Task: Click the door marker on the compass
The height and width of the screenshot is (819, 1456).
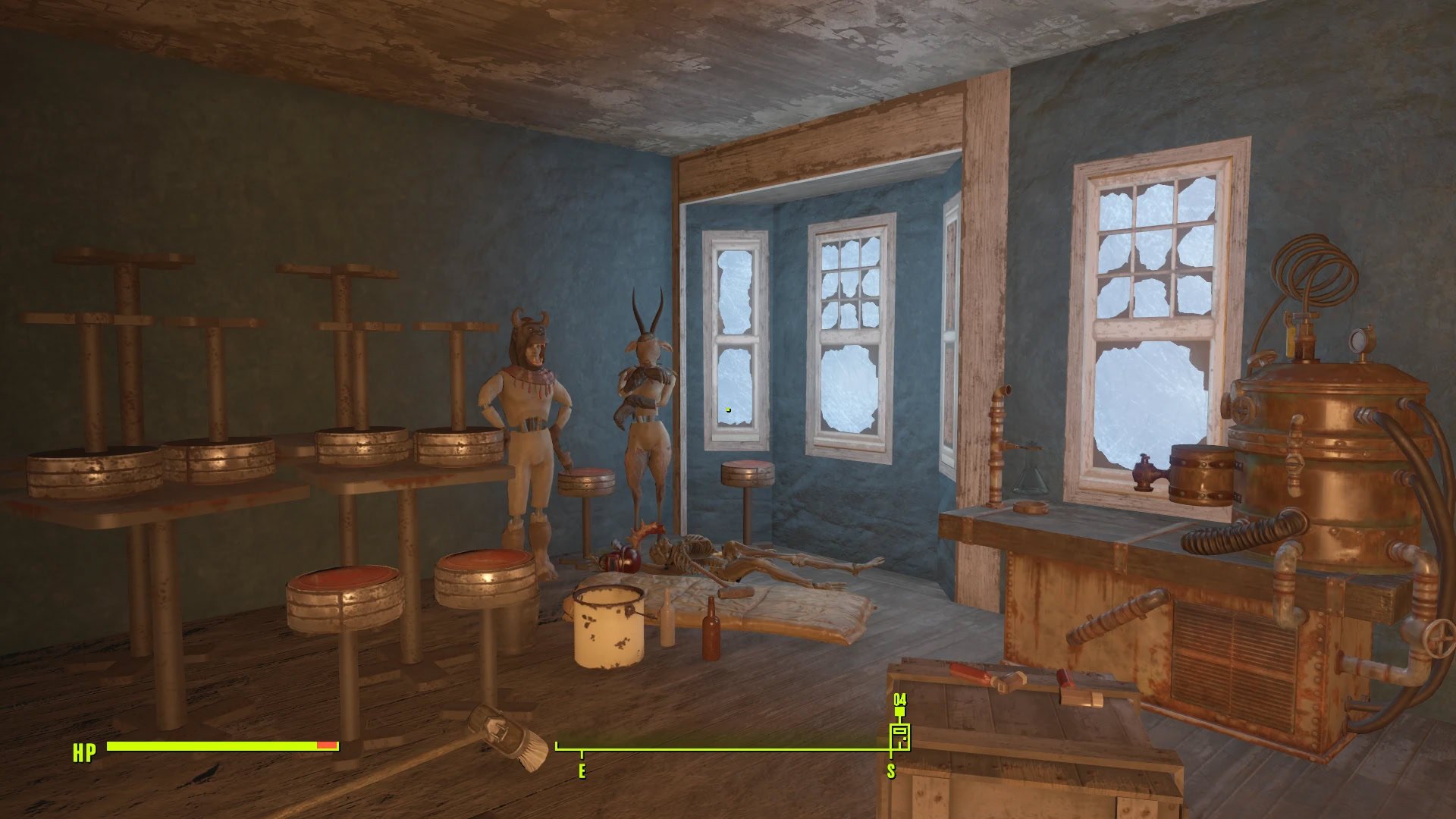Action: click(899, 736)
